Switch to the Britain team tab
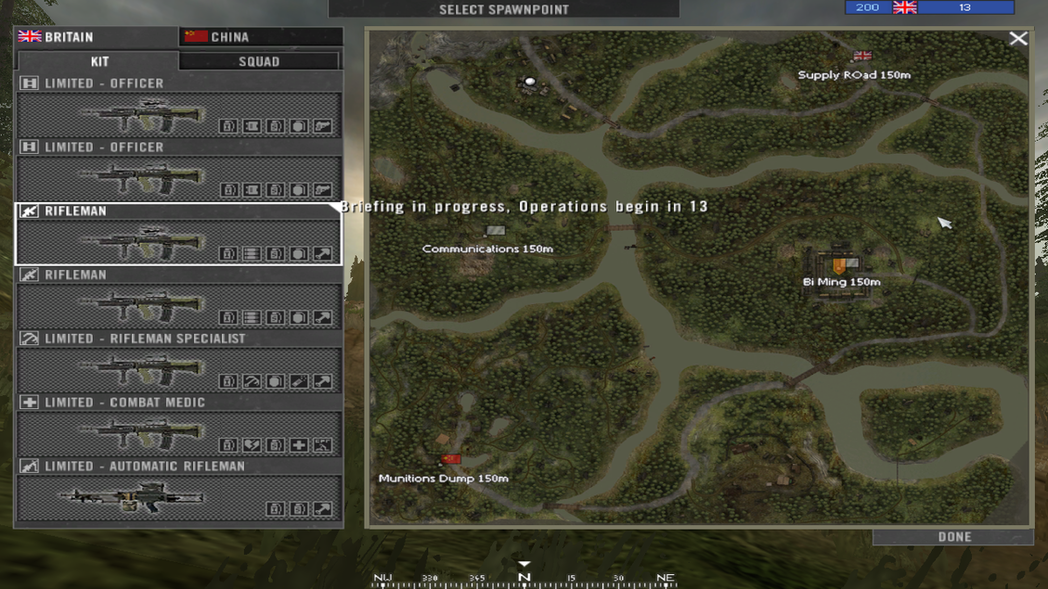The width and height of the screenshot is (1048, 589). click(x=96, y=37)
